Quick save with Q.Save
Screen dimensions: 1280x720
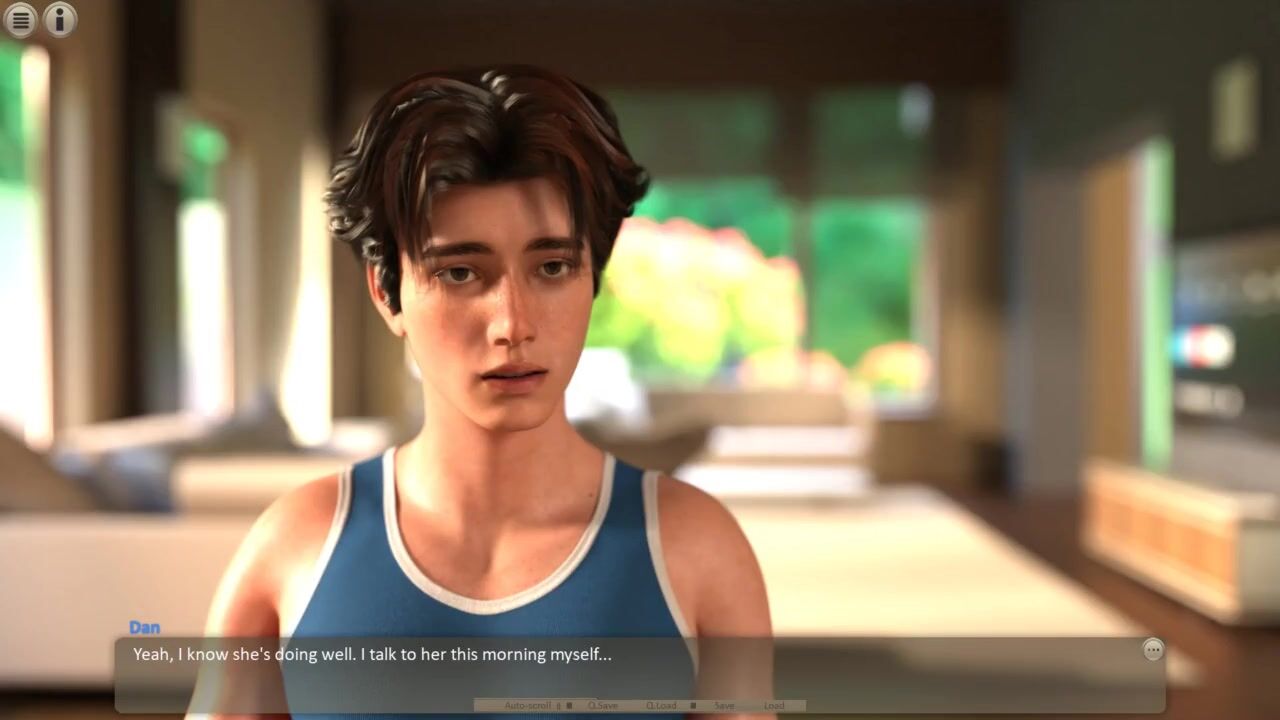click(602, 706)
